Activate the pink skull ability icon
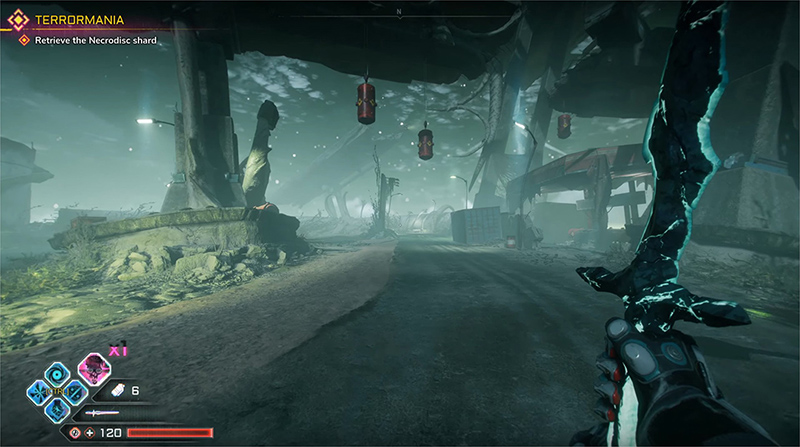This screenshot has width=800, height=447. (x=93, y=368)
